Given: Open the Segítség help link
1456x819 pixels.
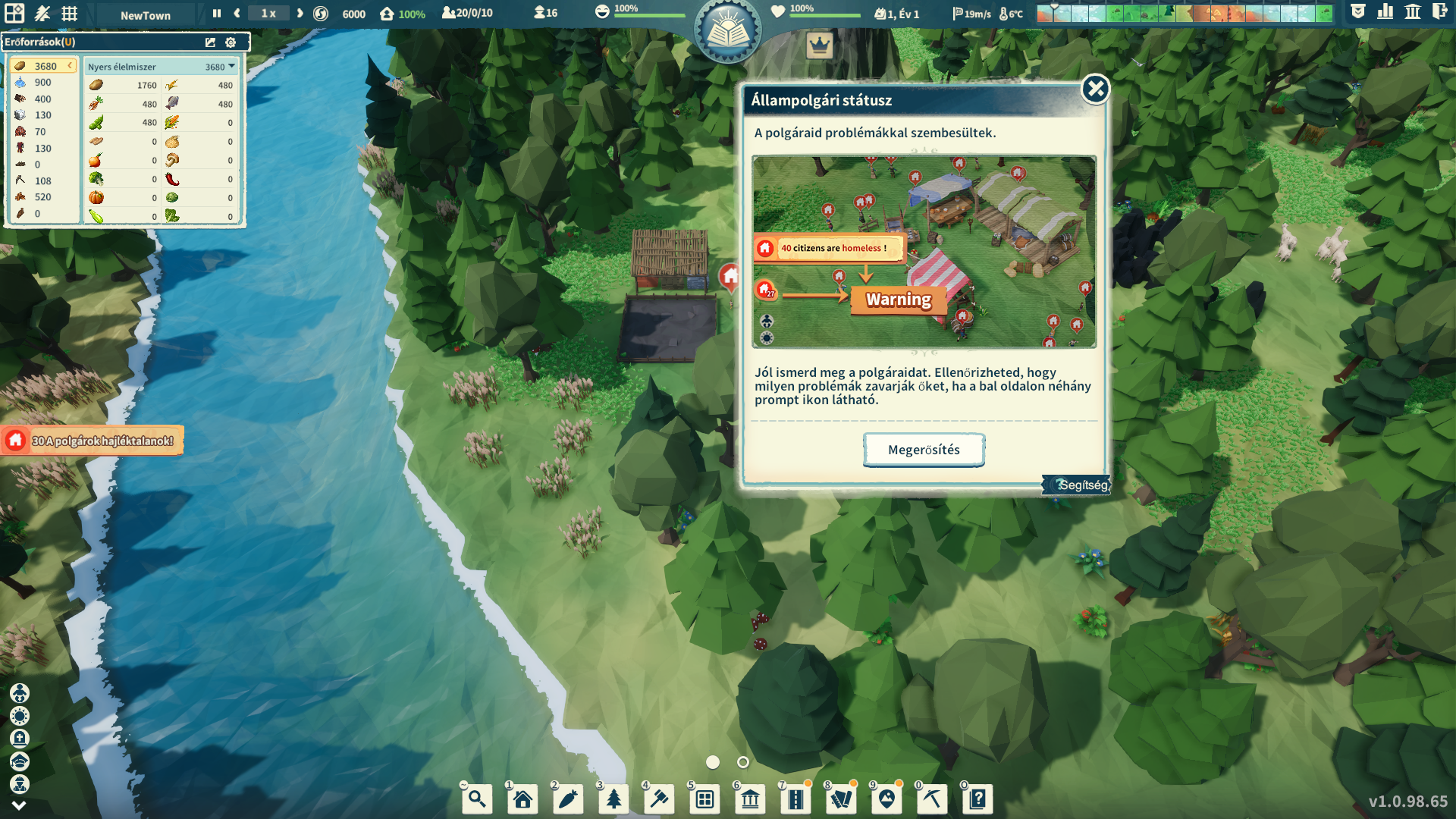Looking at the screenshot, I should tap(1082, 485).
